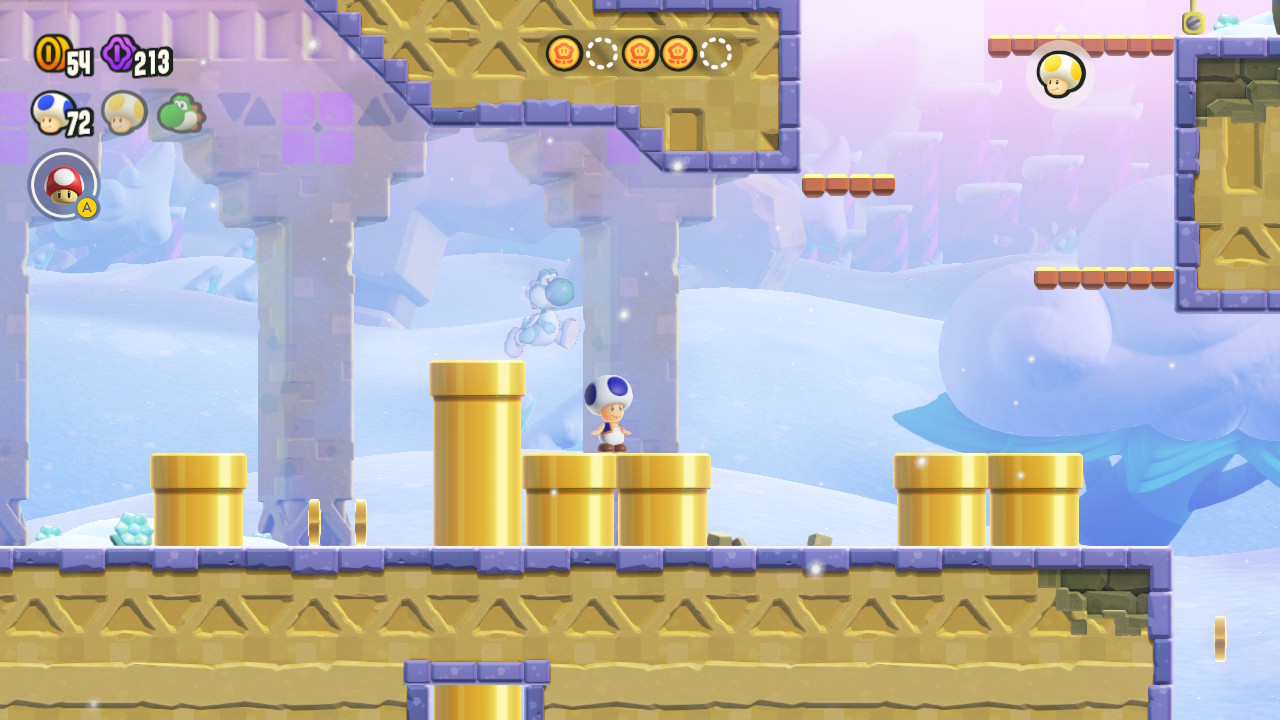
Task: Choose the green Yoshi player icon
Action: tap(180, 113)
